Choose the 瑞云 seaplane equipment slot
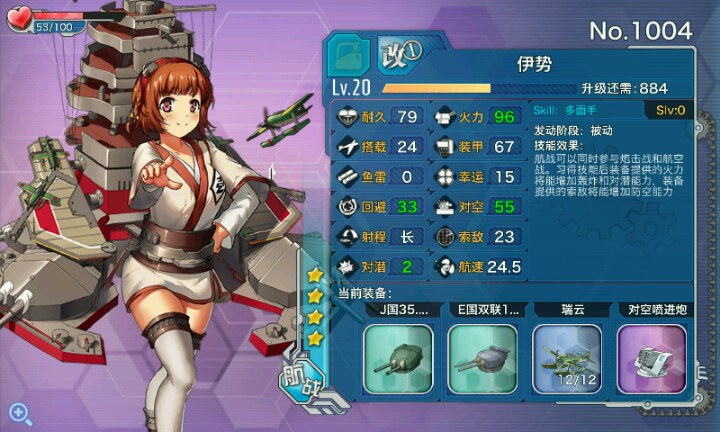The image size is (720, 432). point(566,357)
